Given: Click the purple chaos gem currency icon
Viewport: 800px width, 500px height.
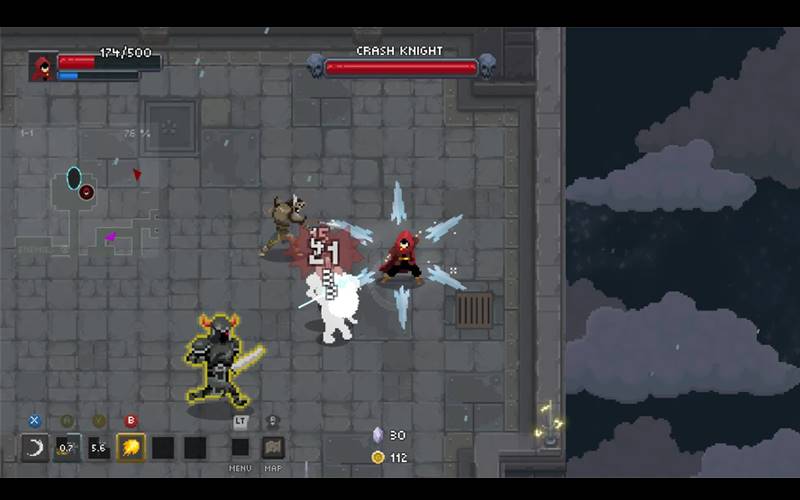Looking at the screenshot, I should [x=377, y=435].
